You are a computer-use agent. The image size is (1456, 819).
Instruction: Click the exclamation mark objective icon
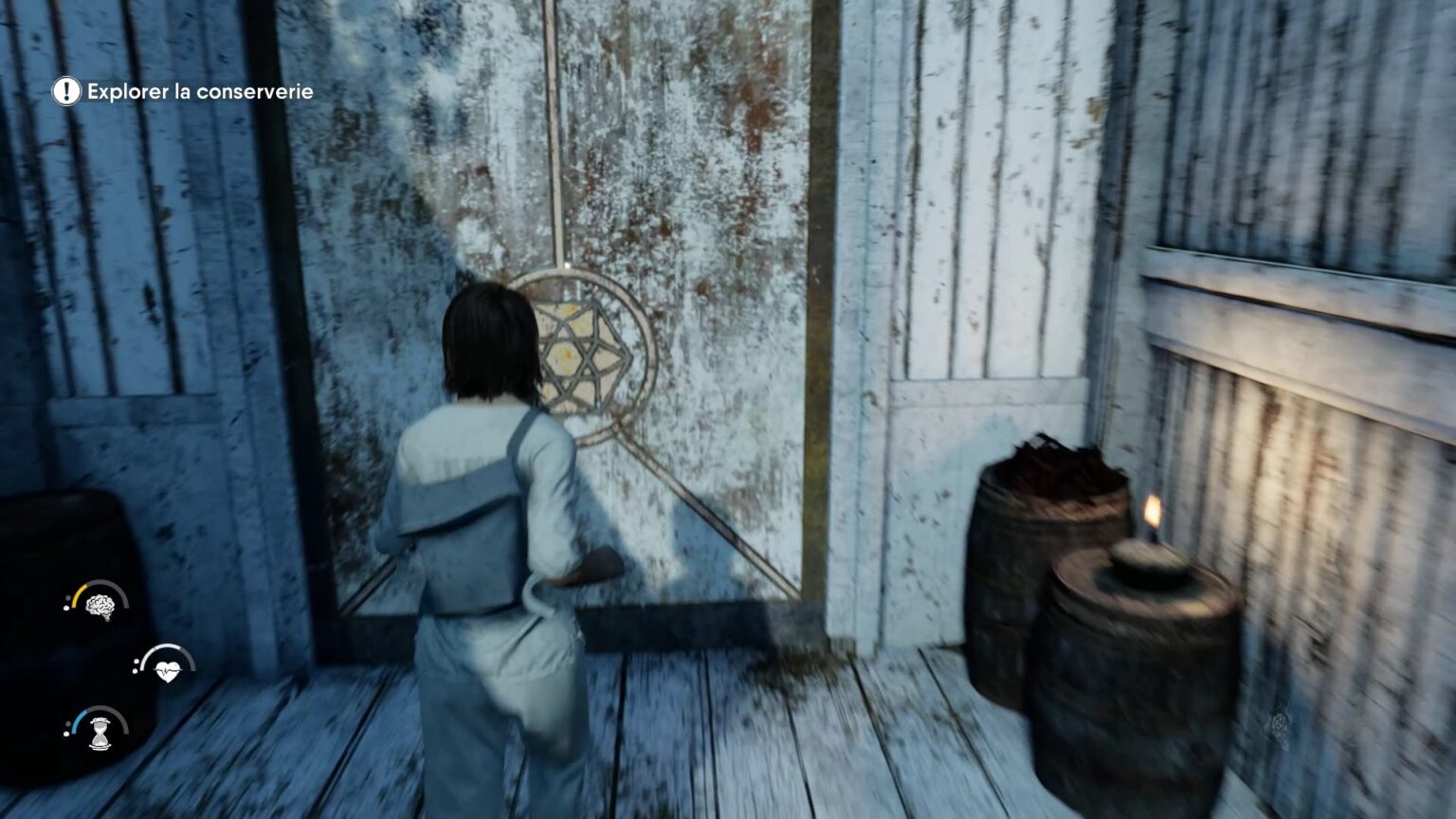(x=64, y=92)
